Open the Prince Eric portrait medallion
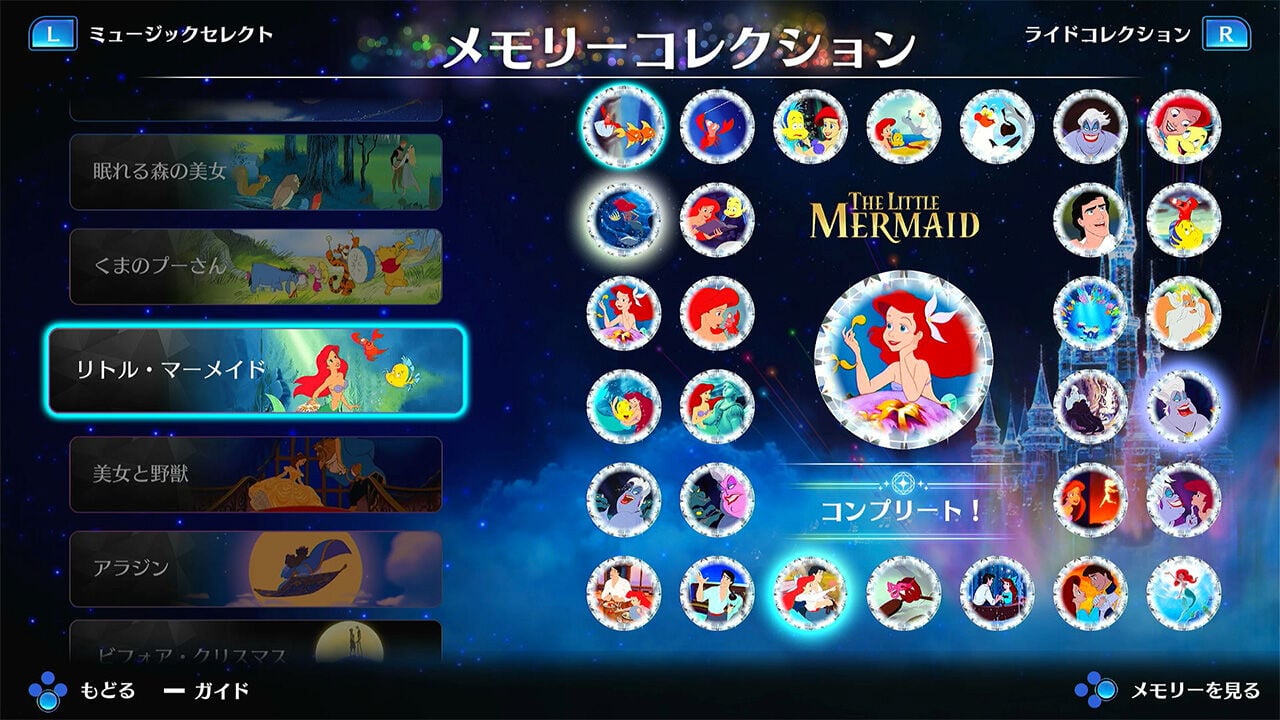The width and height of the screenshot is (1280, 720). pyautogui.click(x=1088, y=219)
